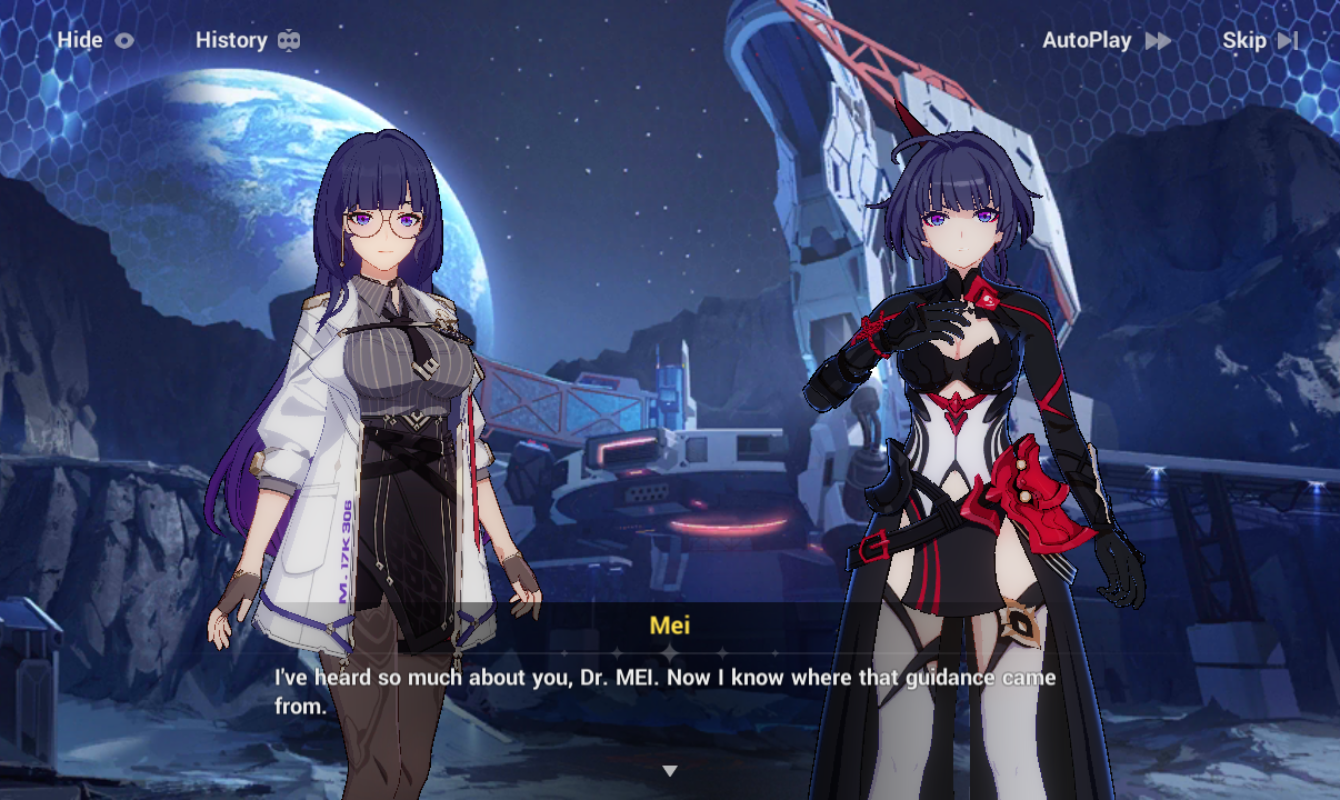The image size is (1340, 800).
Task: Skip the current cutscene
Action: [x=1246, y=40]
